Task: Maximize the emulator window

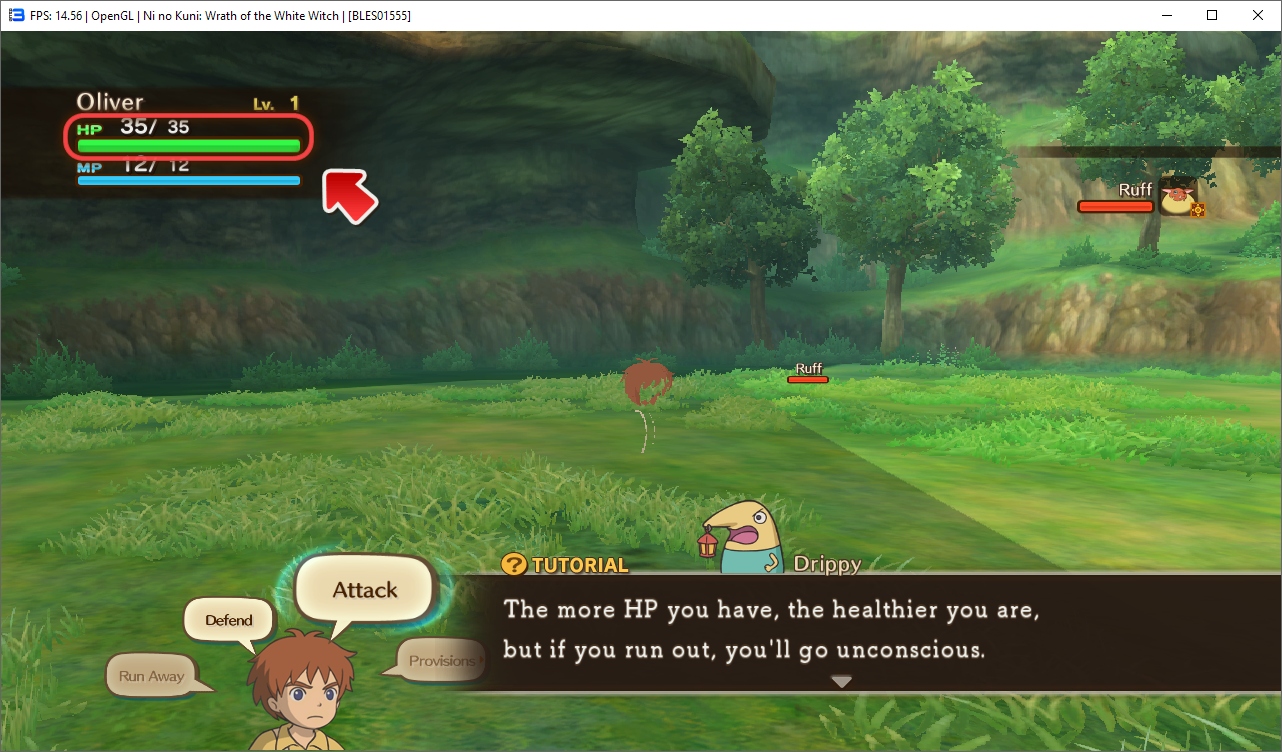Action: pyautogui.click(x=1212, y=15)
